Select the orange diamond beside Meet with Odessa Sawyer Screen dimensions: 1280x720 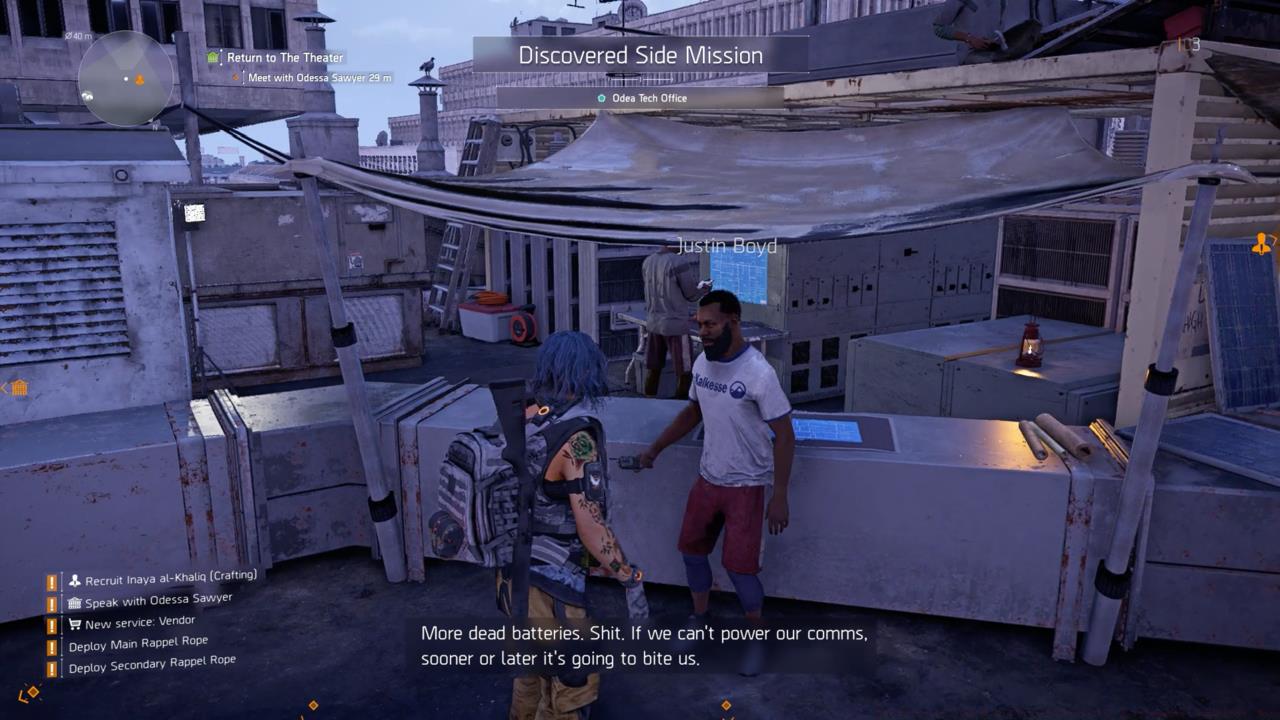(236, 76)
